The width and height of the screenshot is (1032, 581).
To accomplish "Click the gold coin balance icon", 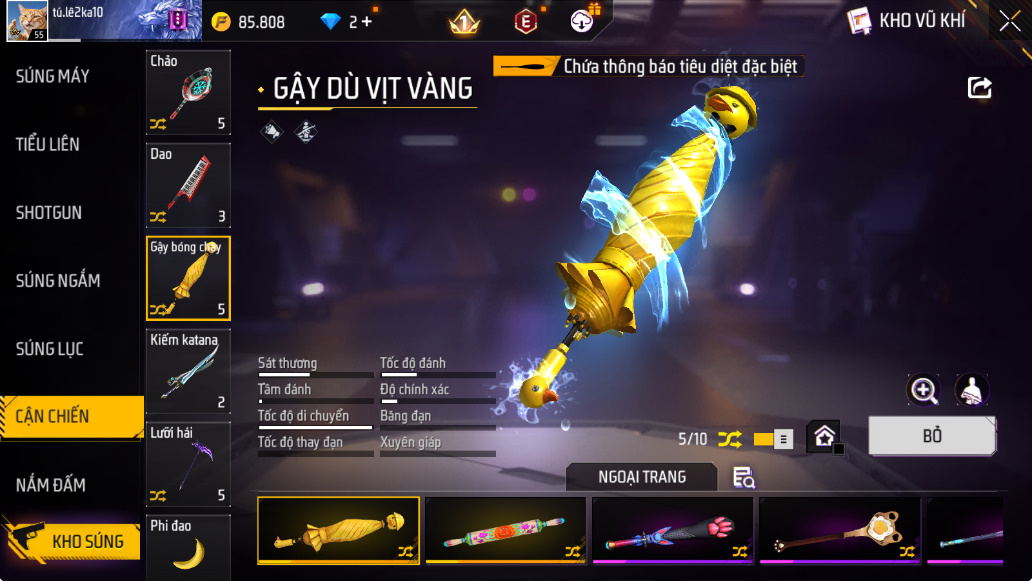I will tap(221, 21).
